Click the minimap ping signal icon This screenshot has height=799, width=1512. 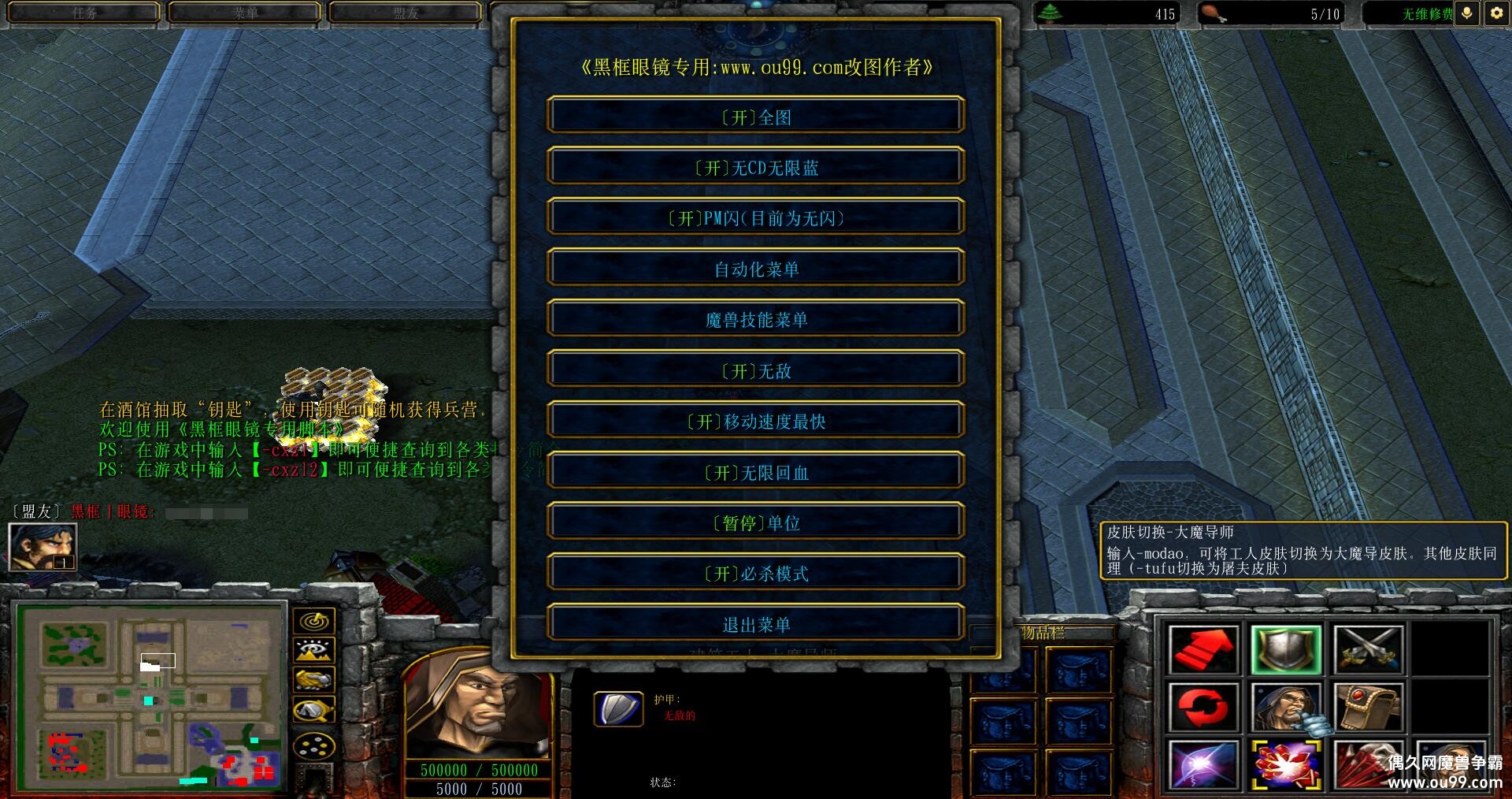tap(313, 620)
